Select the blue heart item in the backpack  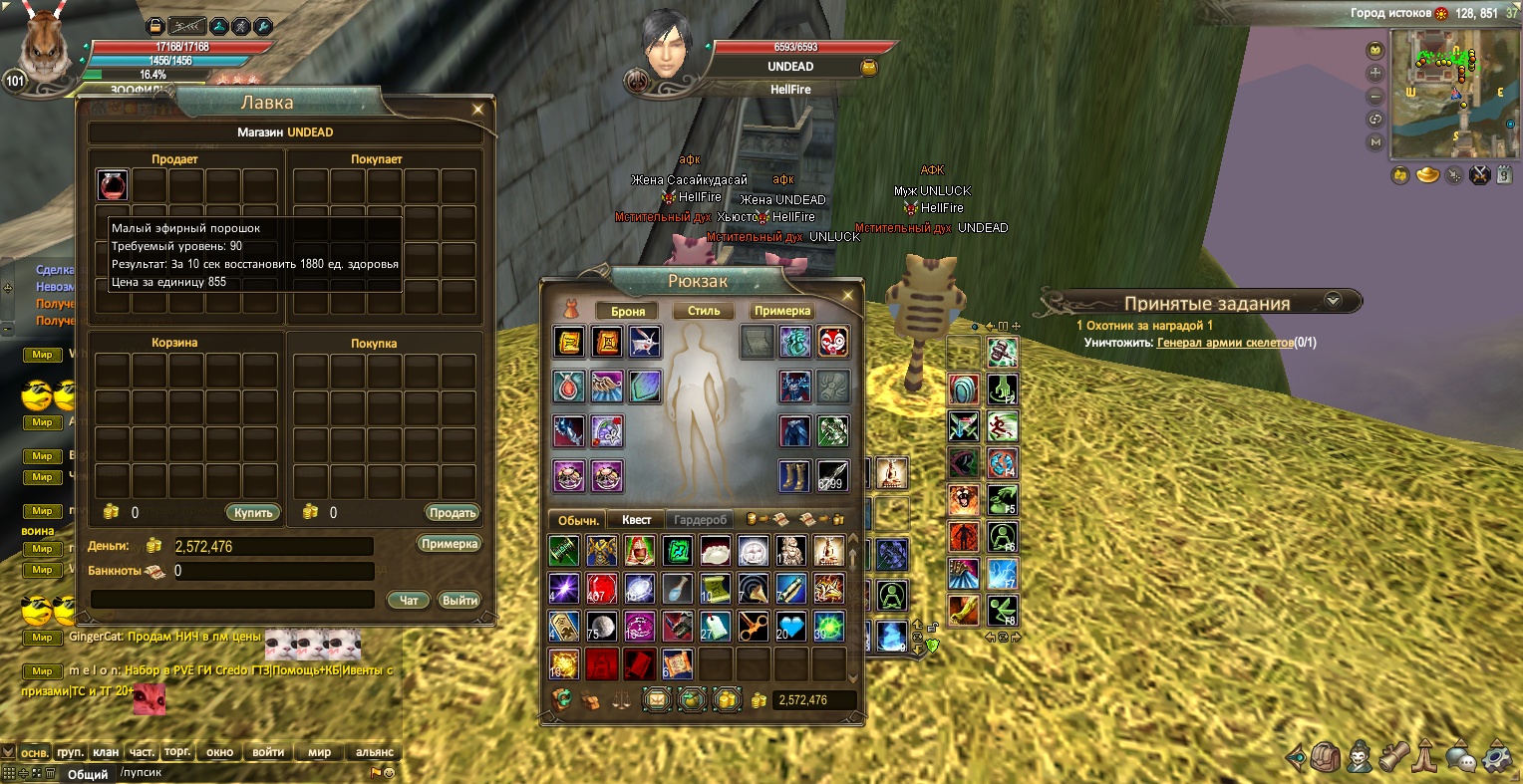pyautogui.click(x=790, y=626)
